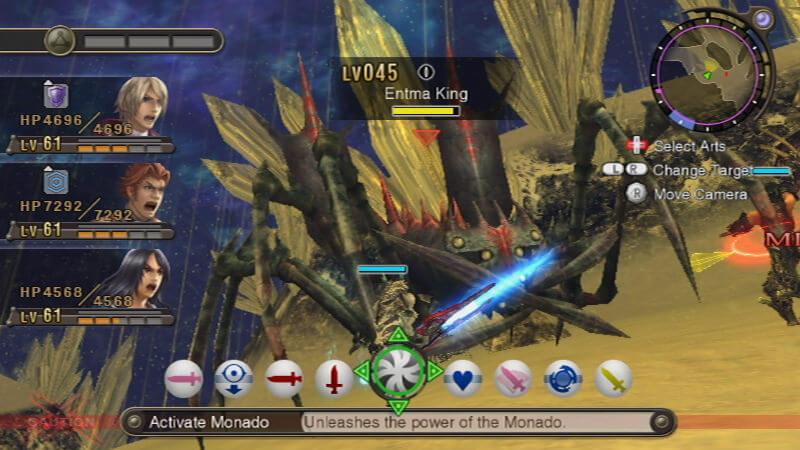Choose the red upright sword art
The height and width of the screenshot is (450, 800).
[334, 379]
